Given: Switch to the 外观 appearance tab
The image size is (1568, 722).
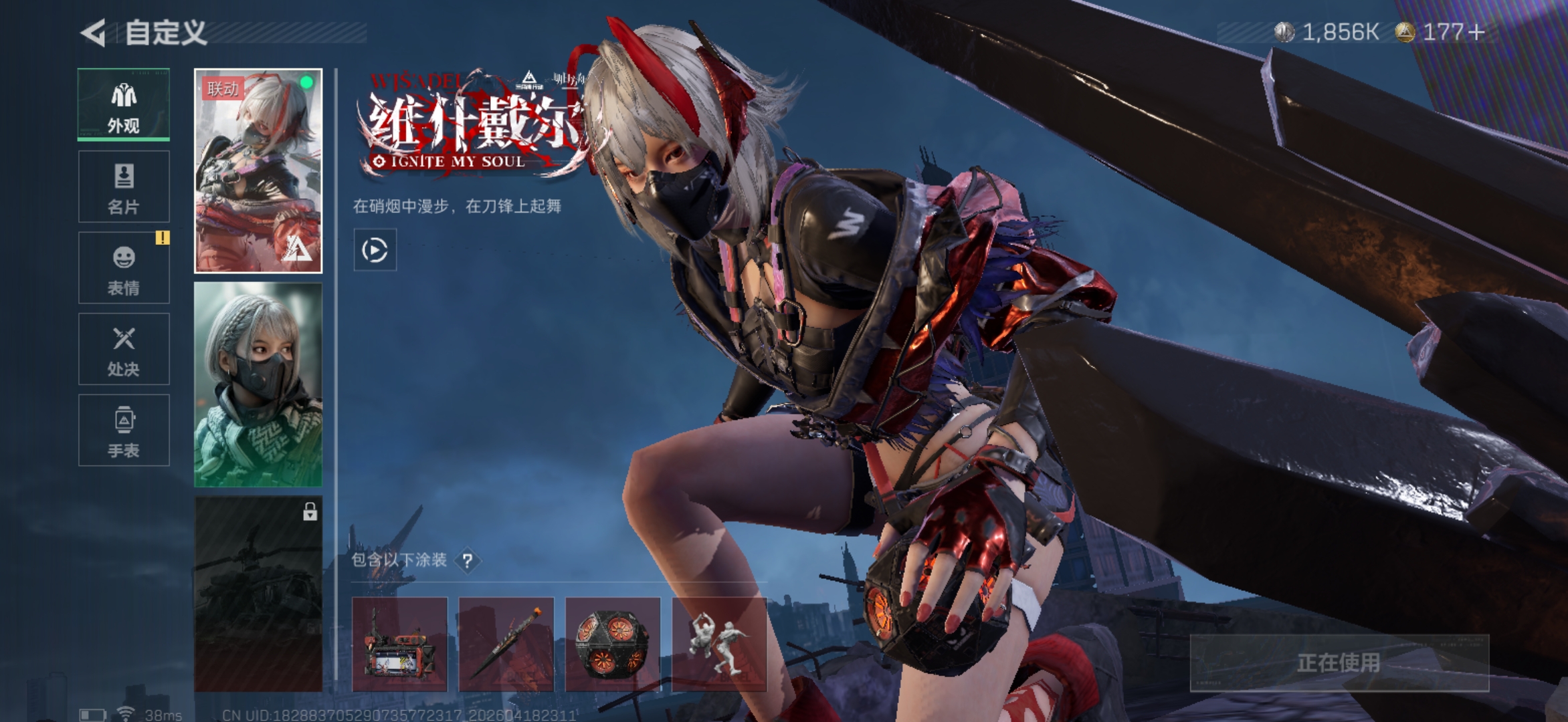Looking at the screenshot, I should [124, 104].
